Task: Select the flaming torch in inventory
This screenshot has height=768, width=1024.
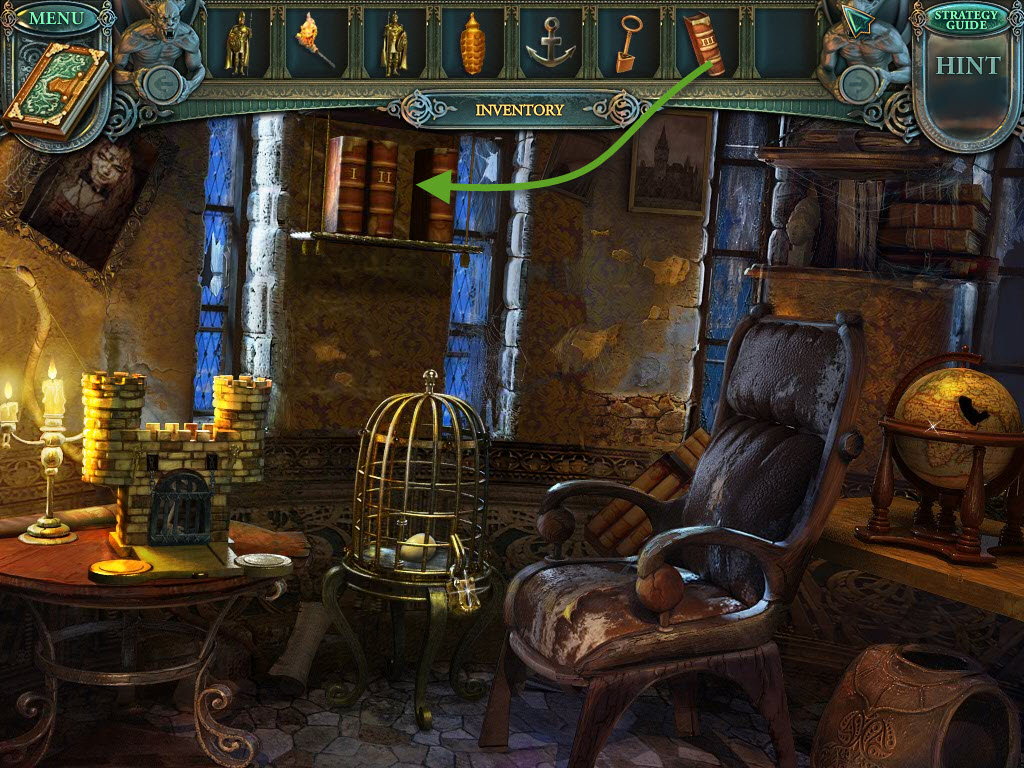Action: tap(314, 44)
